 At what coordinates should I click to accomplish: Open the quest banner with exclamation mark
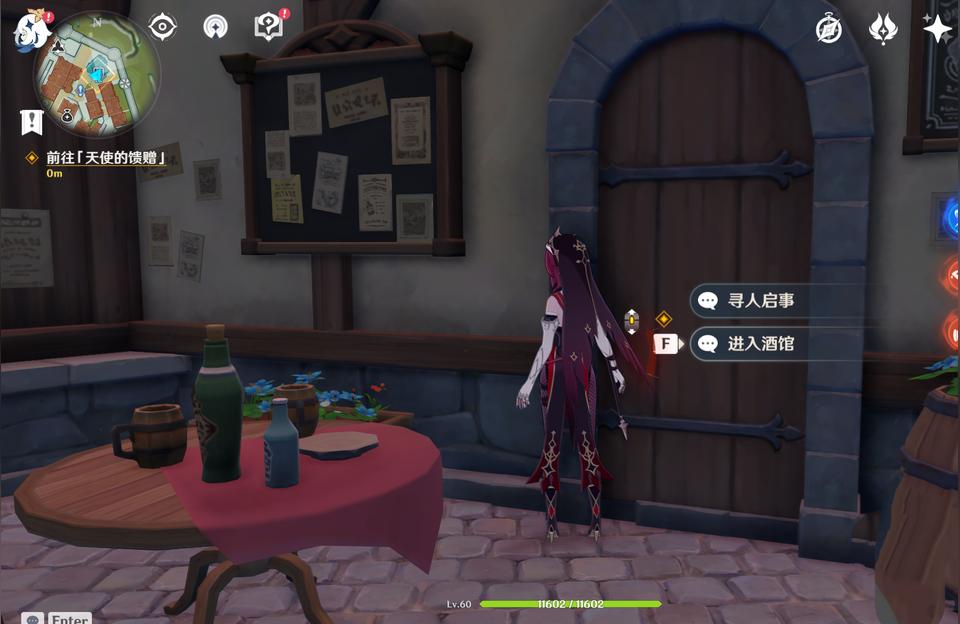(x=31, y=123)
